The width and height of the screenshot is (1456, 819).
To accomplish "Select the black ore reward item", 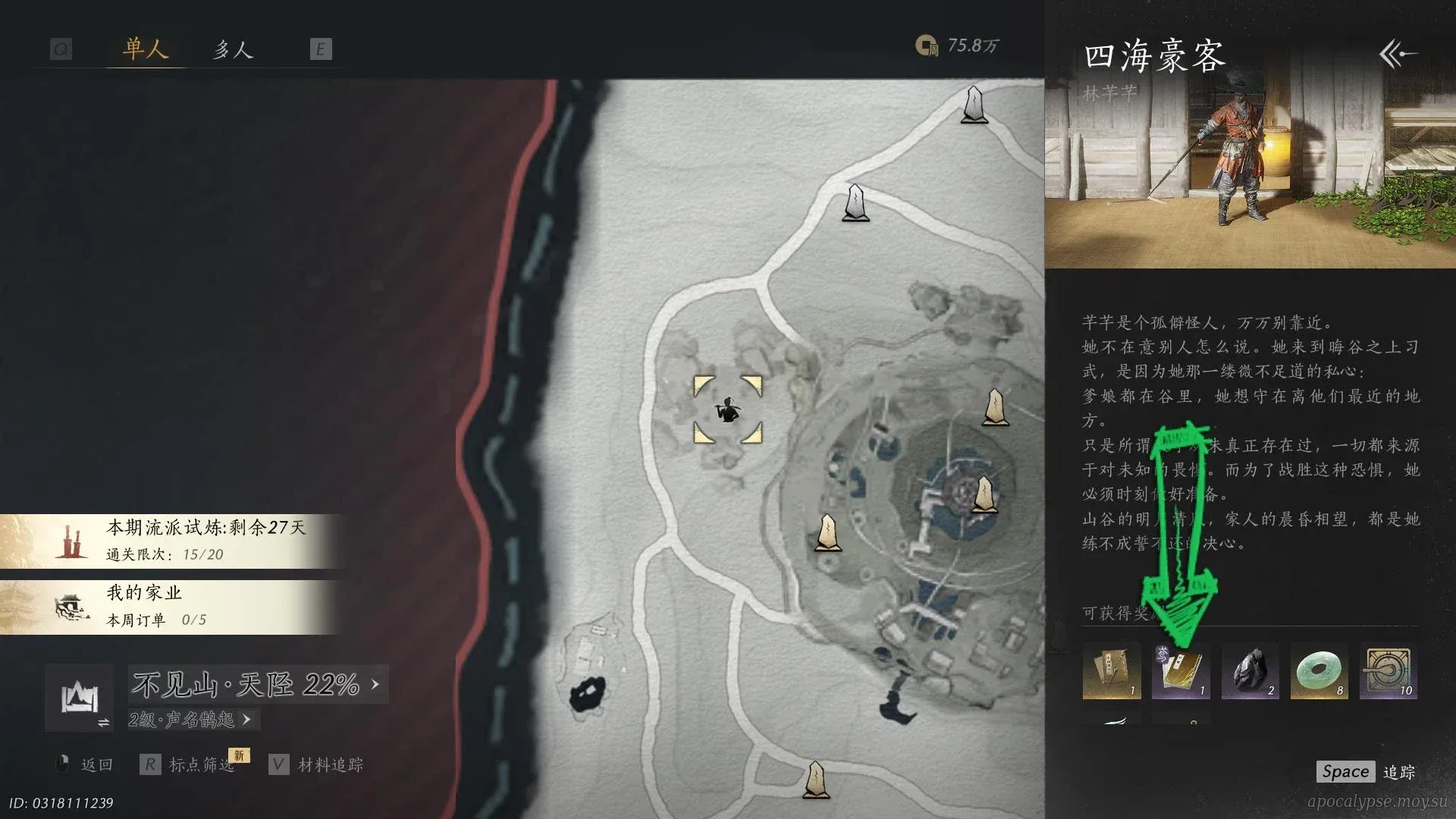I will pos(1250,671).
